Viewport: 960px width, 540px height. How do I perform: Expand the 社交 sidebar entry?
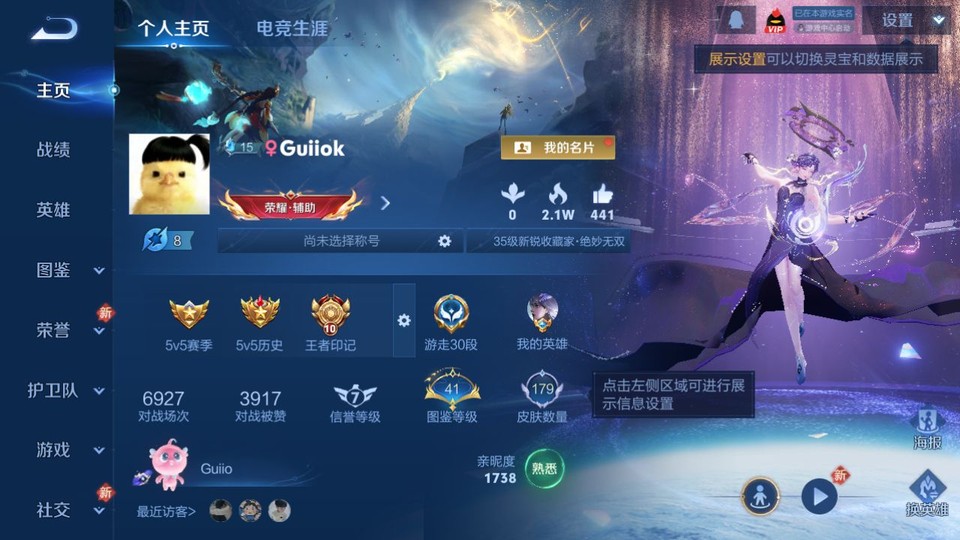click(x=68, y=510)
